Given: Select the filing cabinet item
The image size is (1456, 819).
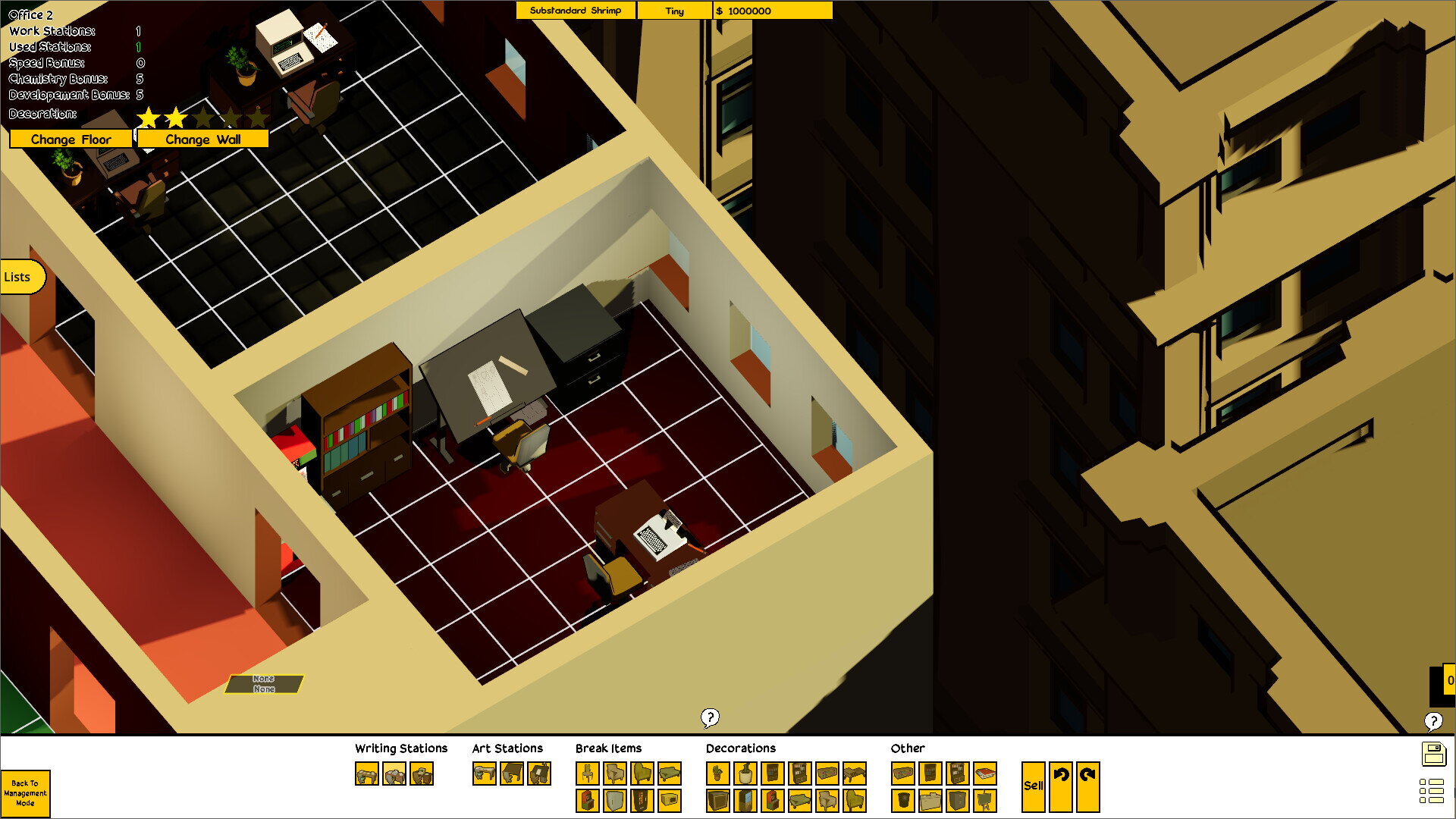Looking at the screenshot, I should (x=958, y=801).
